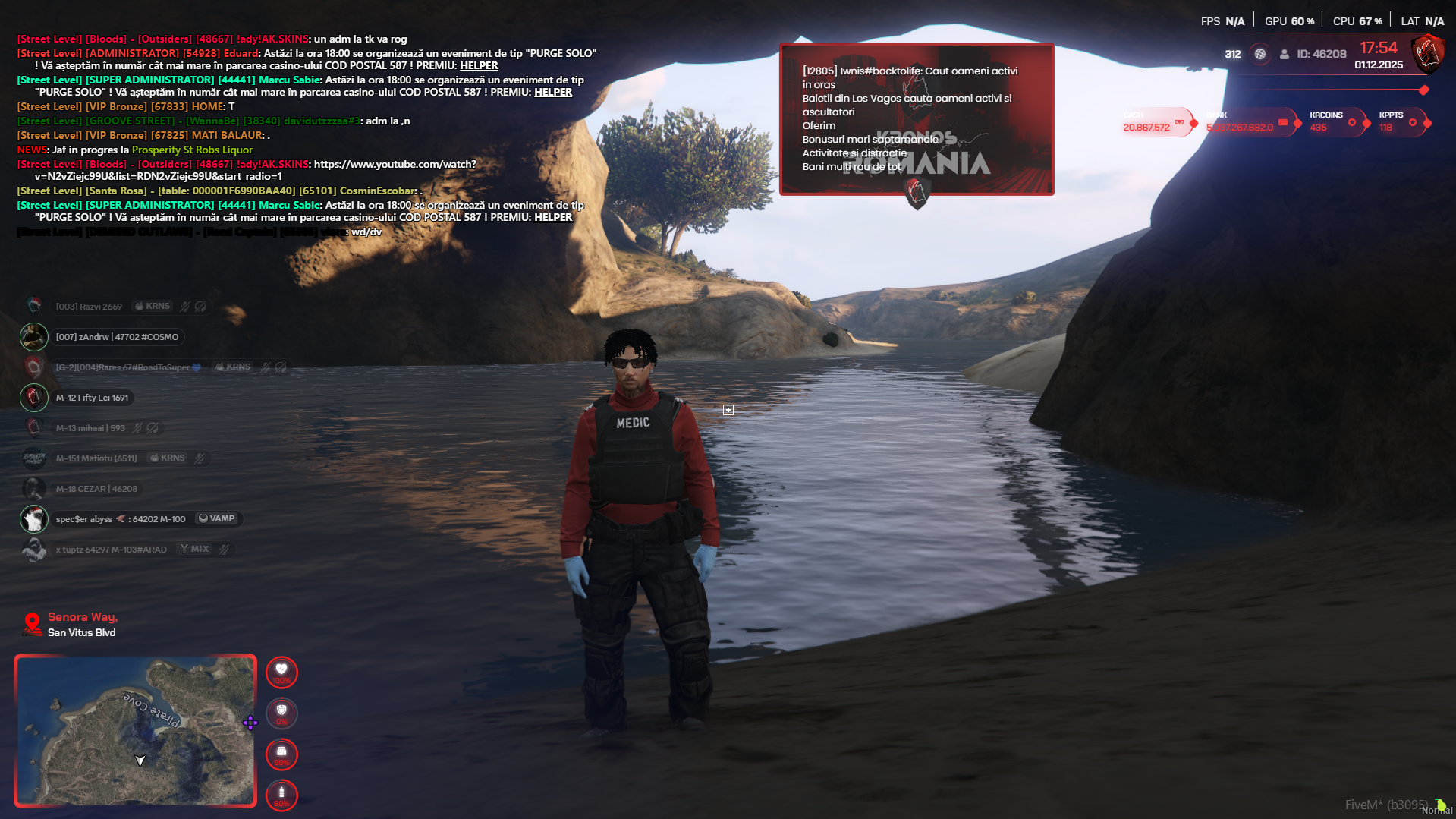Click the shield armor status icon
Image resolution: width=1456 pixels, height=819 pixels.
tap(281, 713)
